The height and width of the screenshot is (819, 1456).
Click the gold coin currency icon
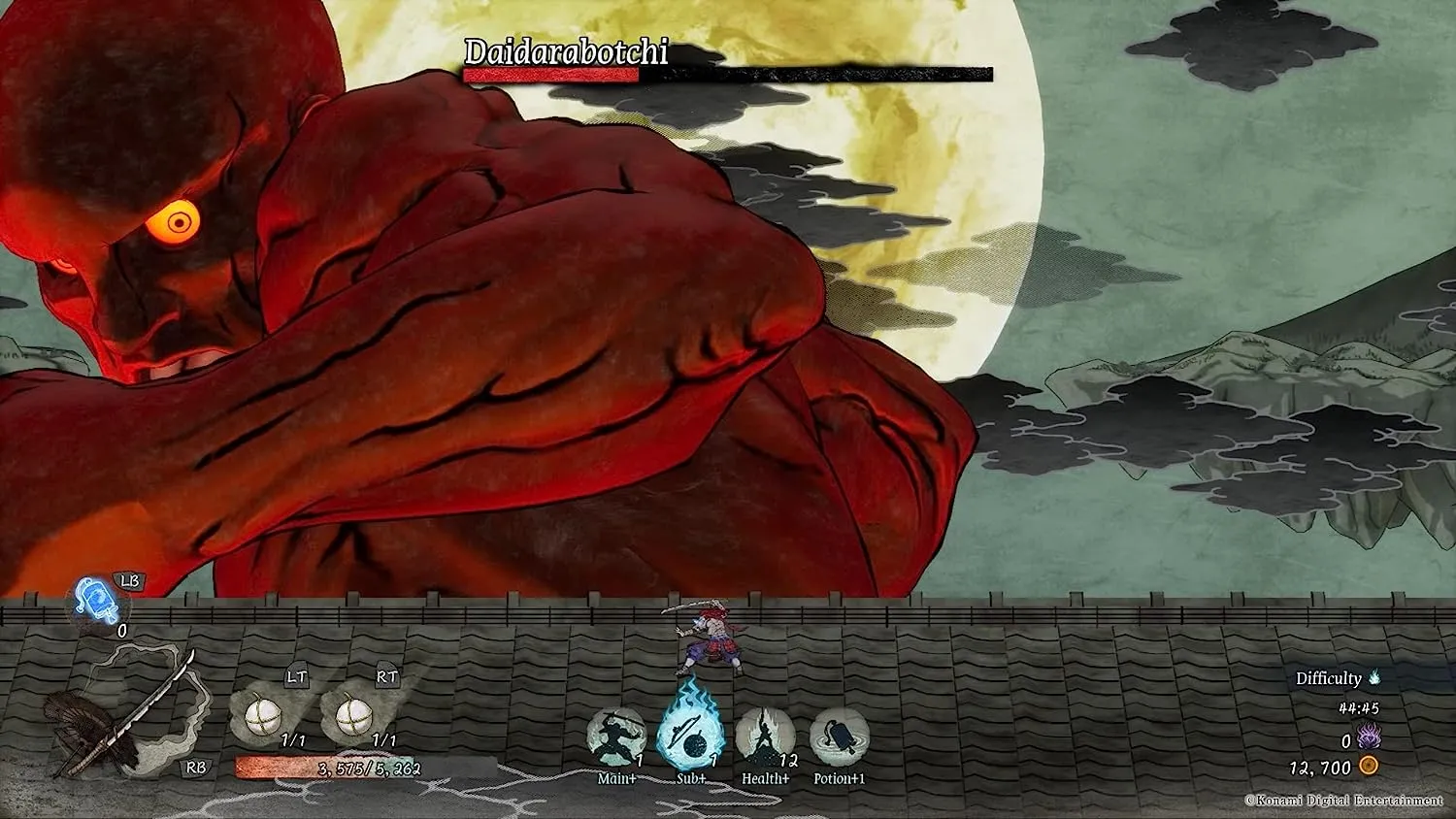click(1369, 767)
